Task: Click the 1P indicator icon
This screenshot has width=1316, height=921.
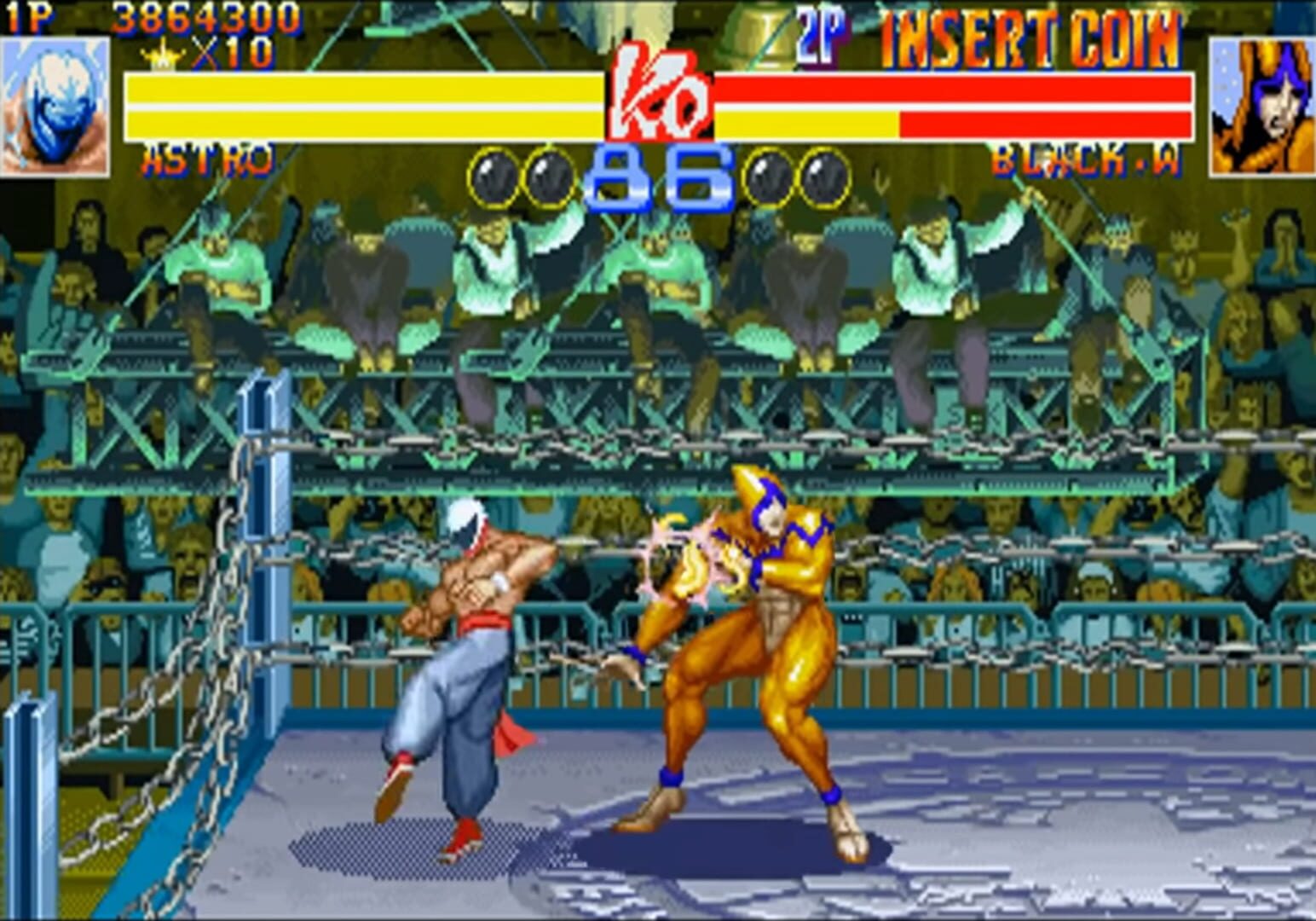Action: coord(26,15)
